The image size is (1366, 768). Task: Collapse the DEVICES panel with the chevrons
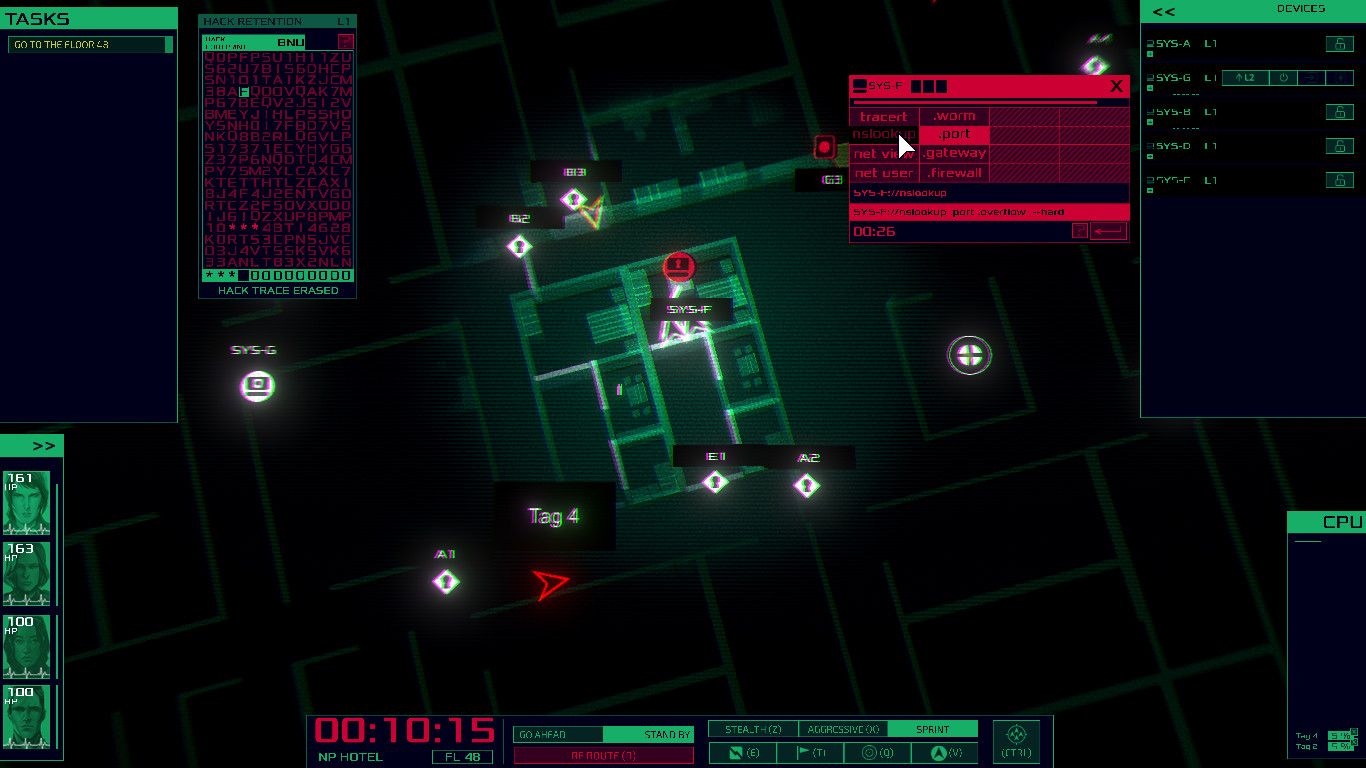[x=1164, y=11]
